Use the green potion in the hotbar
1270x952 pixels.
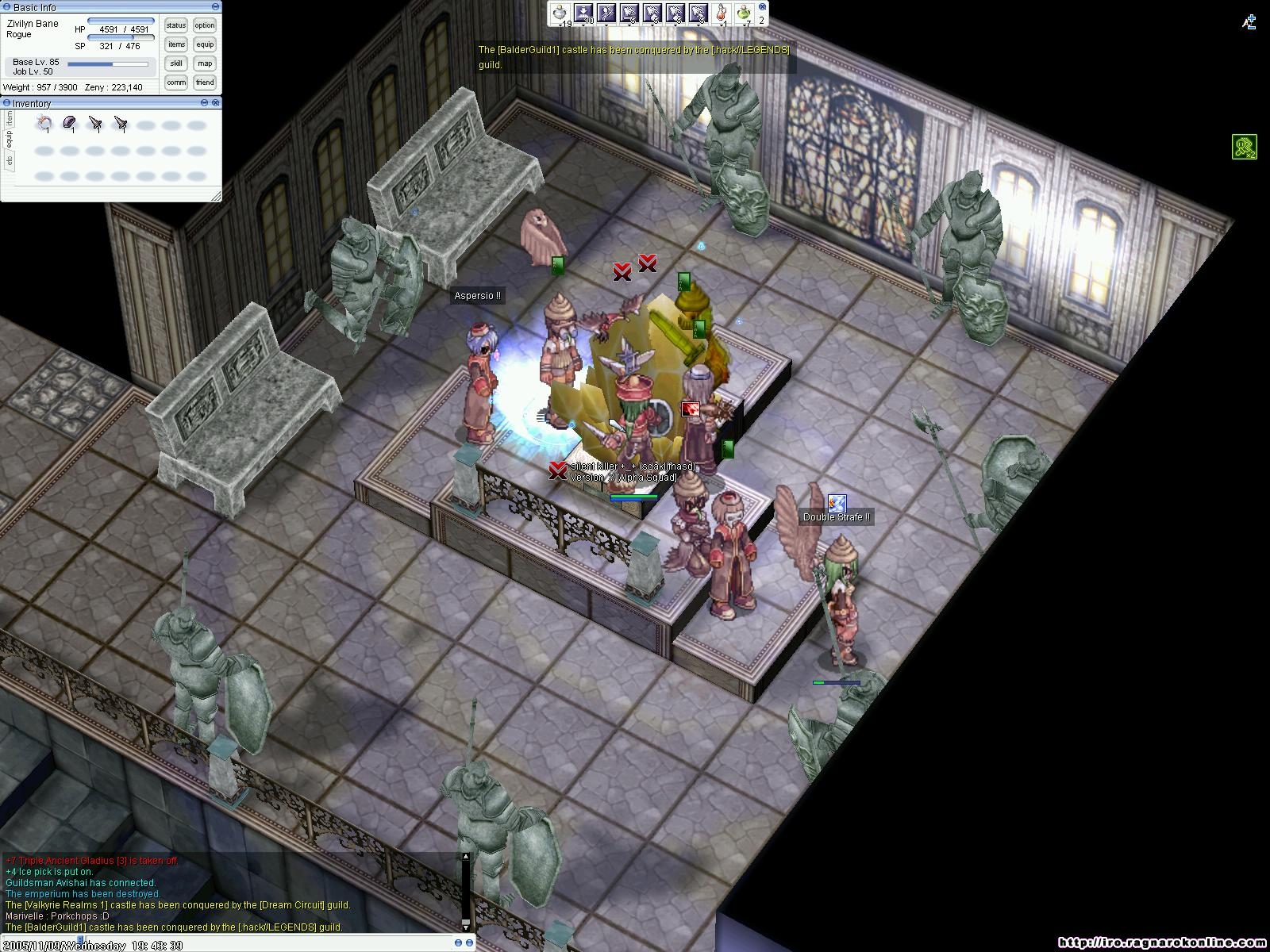[745, 13]
